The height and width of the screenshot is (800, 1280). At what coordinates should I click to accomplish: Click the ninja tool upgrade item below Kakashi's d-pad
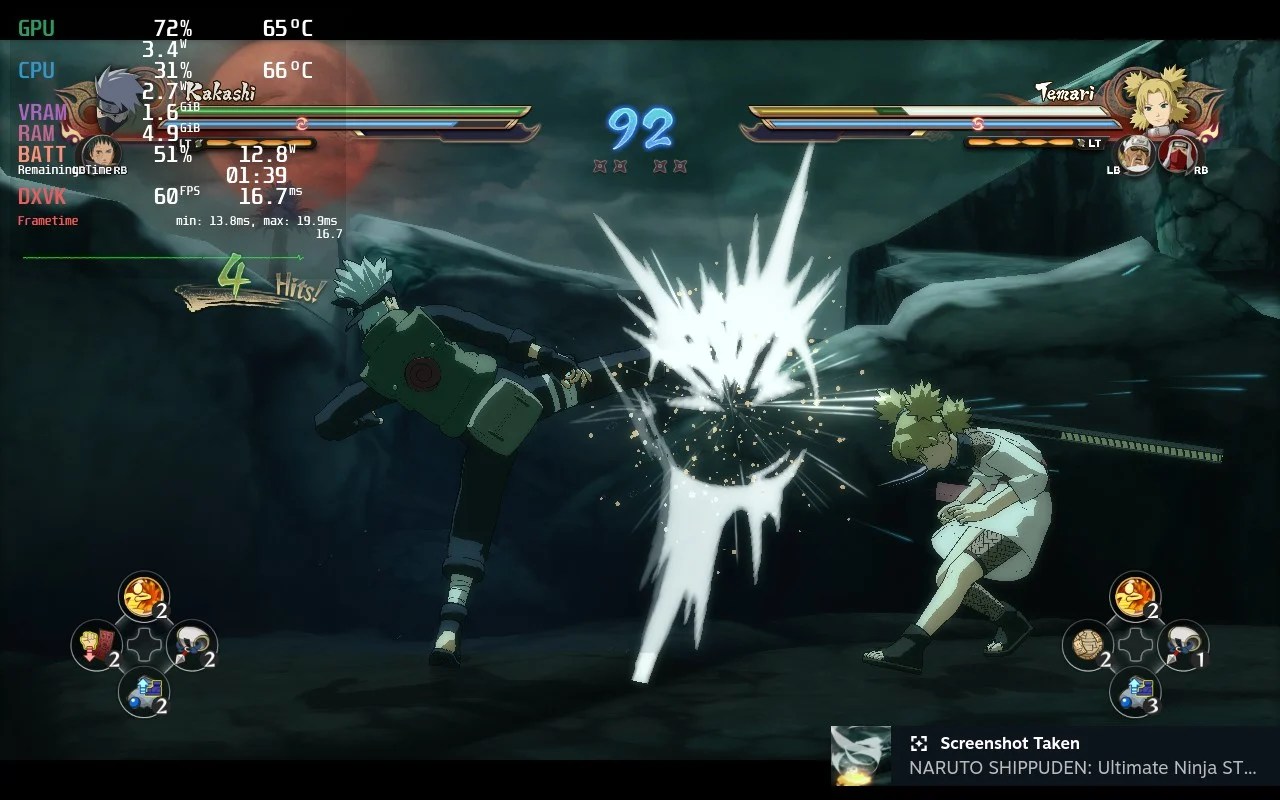coord(143,691)
